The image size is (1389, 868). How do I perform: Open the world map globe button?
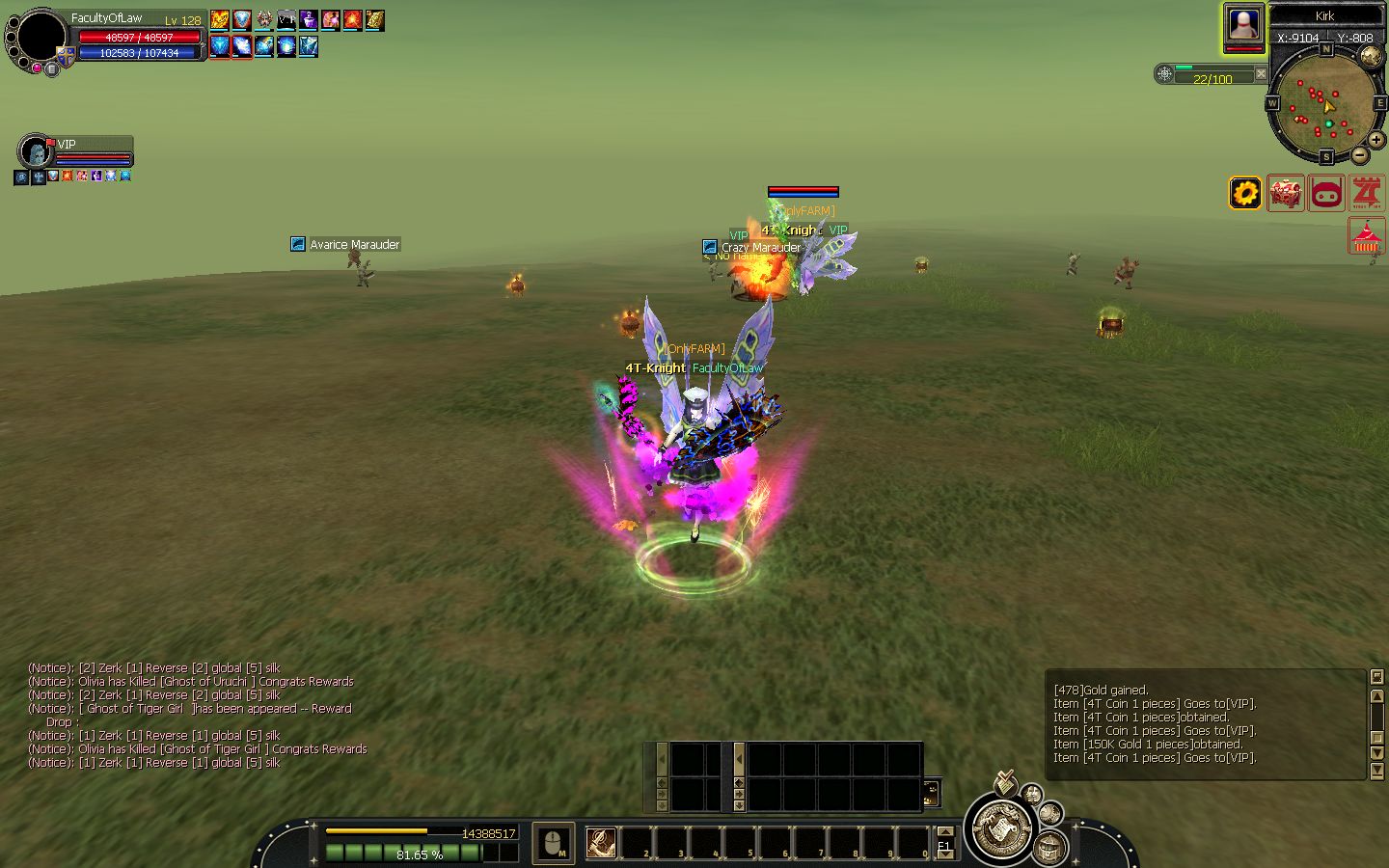[x=1370, y=56]
